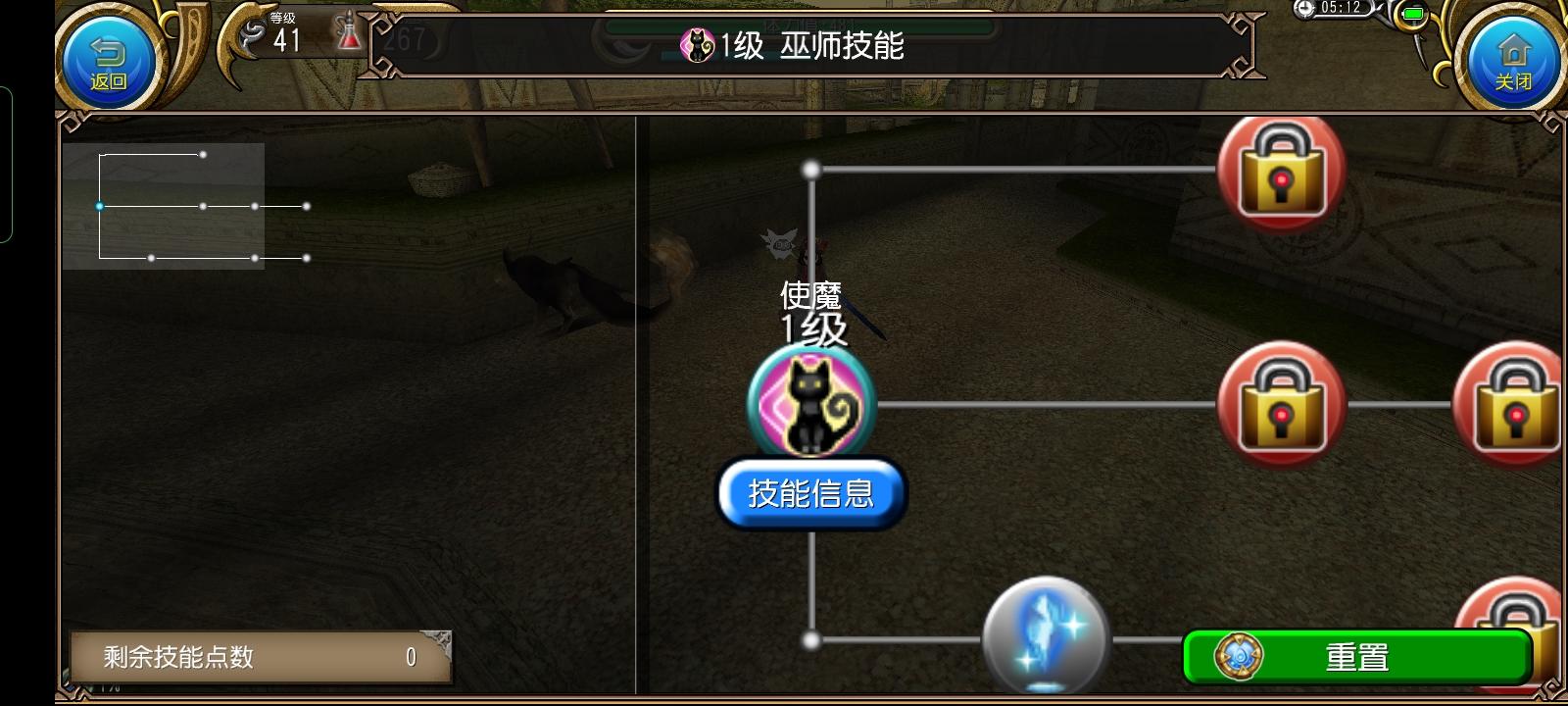This screenshot has height=706, width=1568.
Task: Tap 关闭 to close the skill screen
Action: pyautogui.click(x=1513, y=61)
